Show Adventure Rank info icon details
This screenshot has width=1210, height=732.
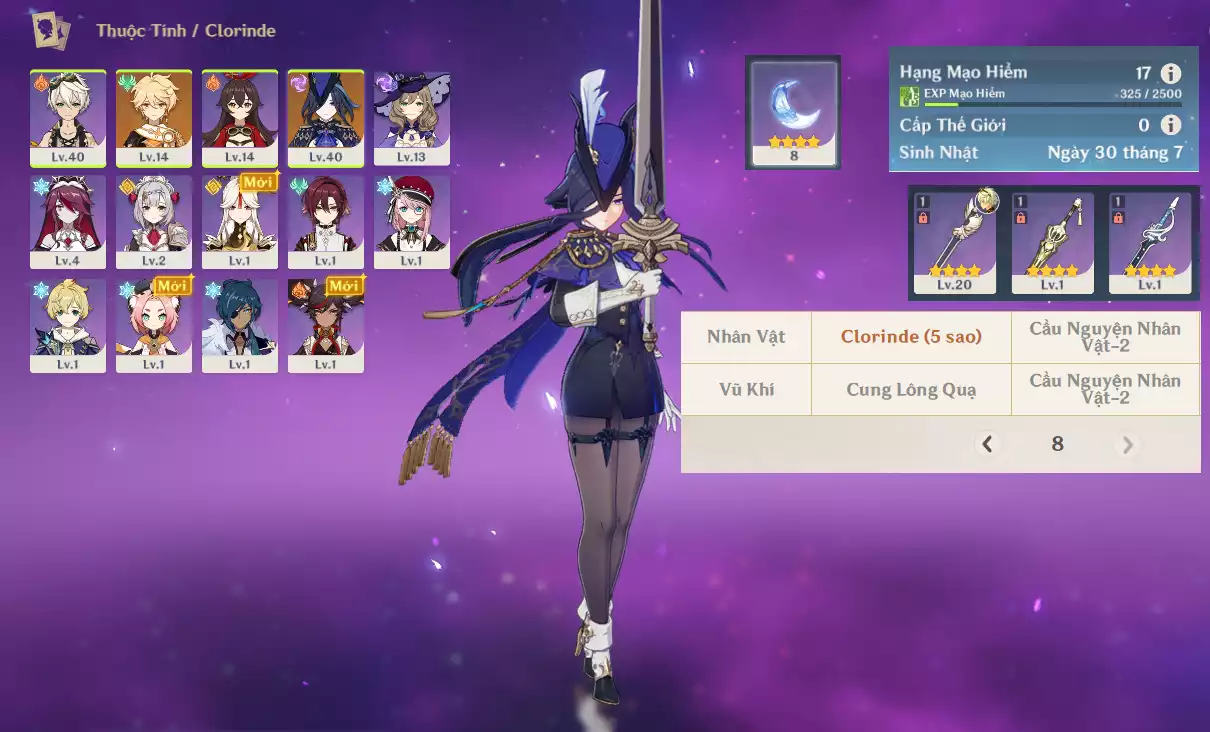tap(1170, 73)
